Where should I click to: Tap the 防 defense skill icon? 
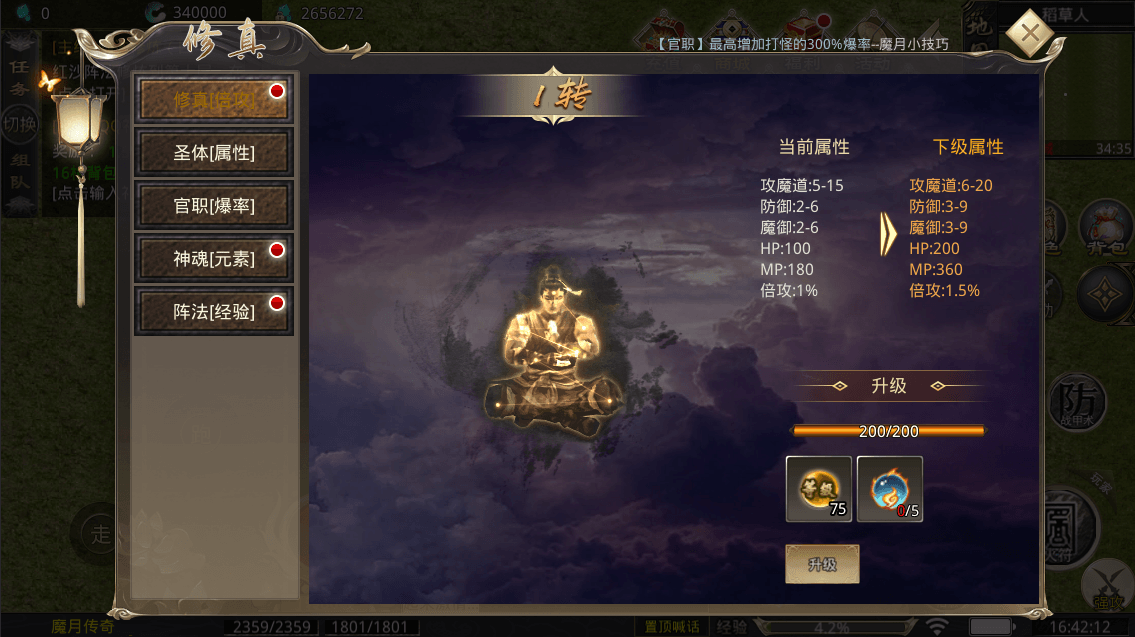click(1078, 404)
